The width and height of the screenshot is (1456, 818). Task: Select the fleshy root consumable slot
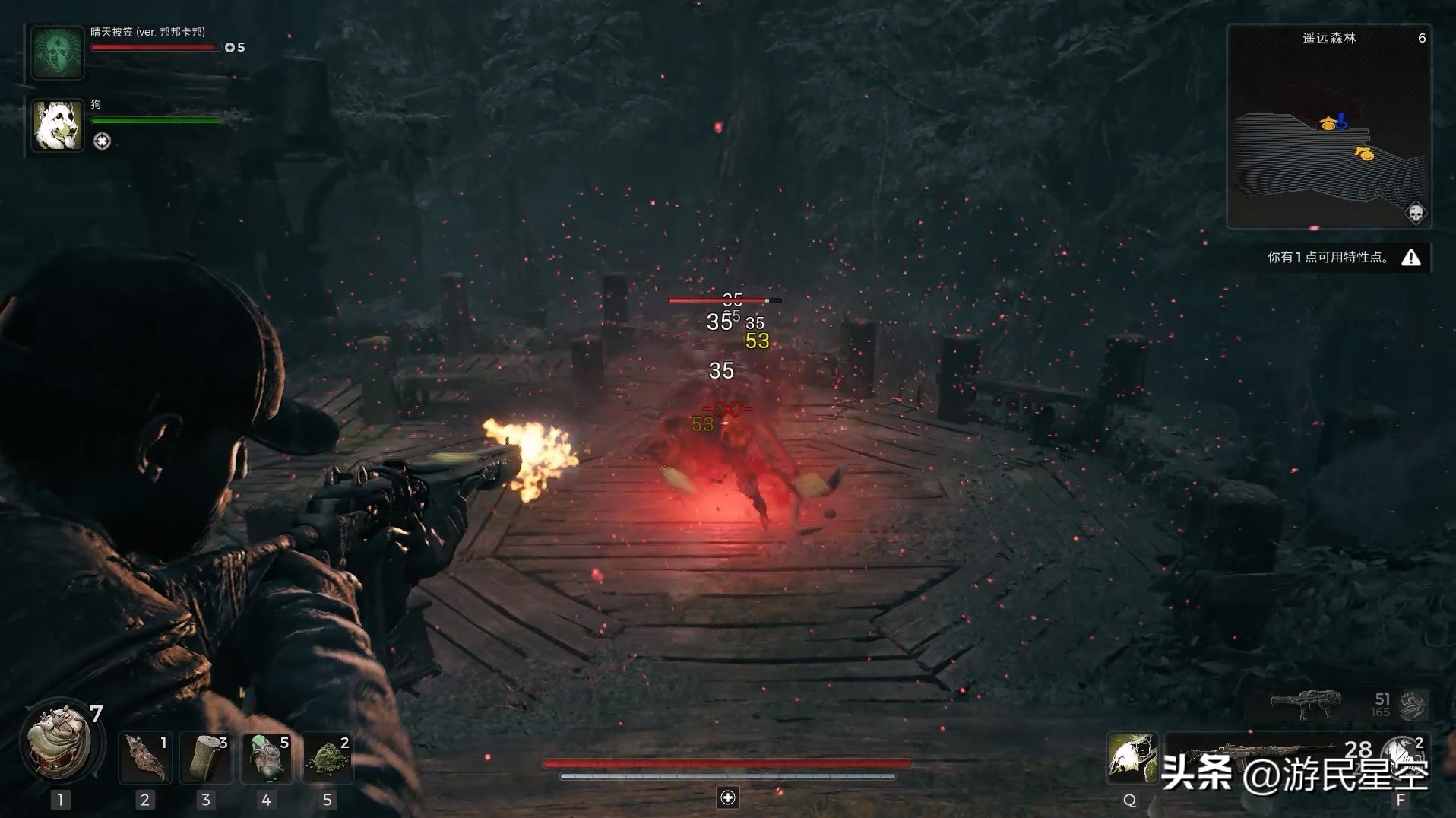(x=145, y=757)
